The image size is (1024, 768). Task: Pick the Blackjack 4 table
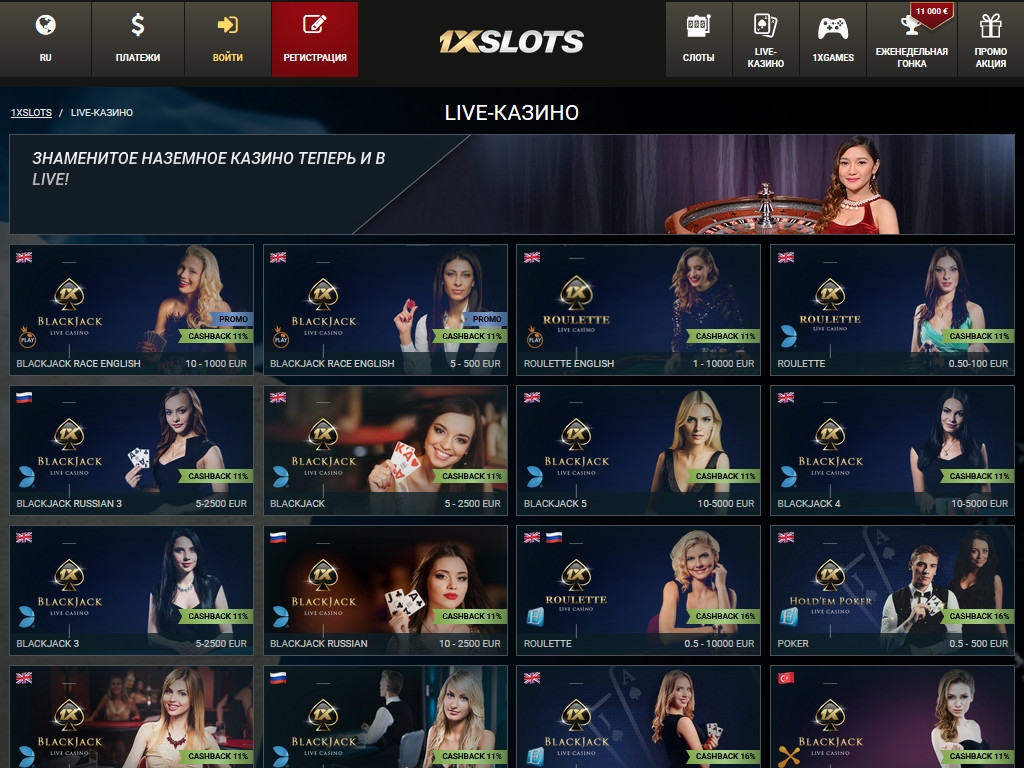(x=892, y=449)
